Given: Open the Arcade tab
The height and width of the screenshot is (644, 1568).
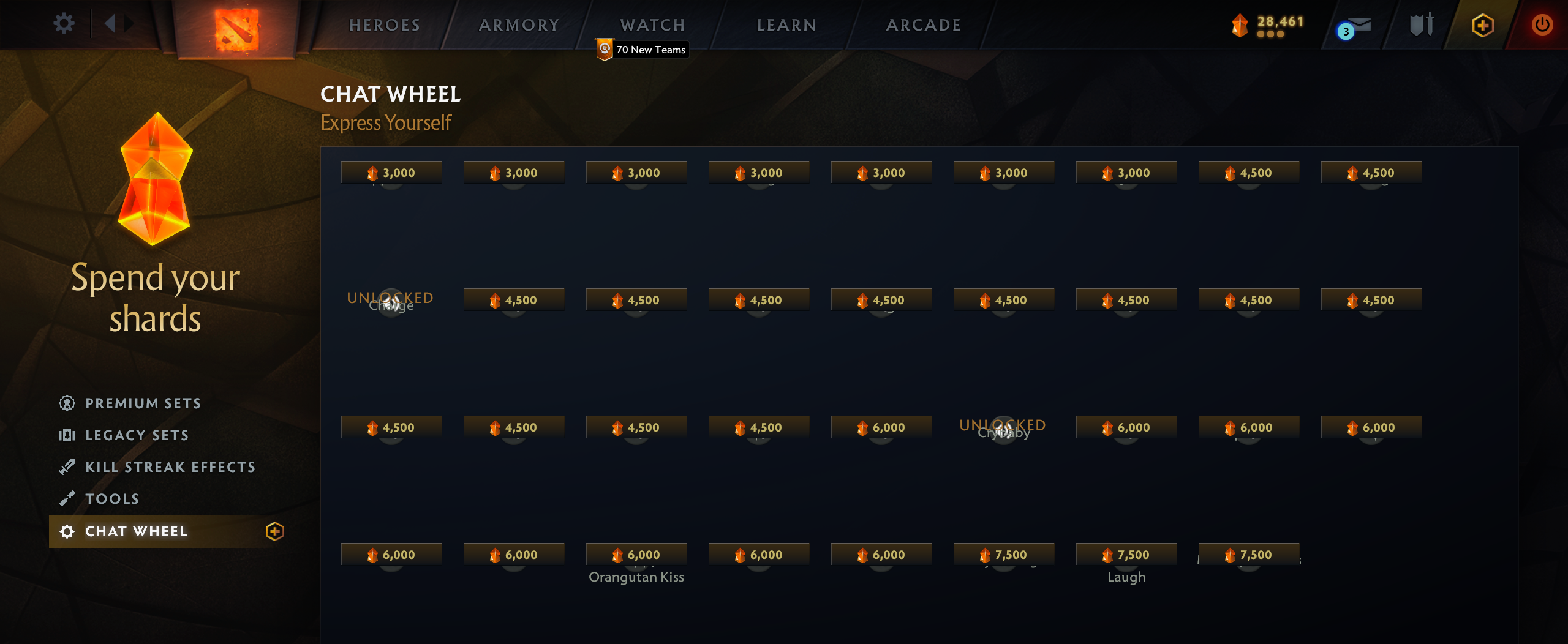Looking at the screenshot, I should 924,24.
